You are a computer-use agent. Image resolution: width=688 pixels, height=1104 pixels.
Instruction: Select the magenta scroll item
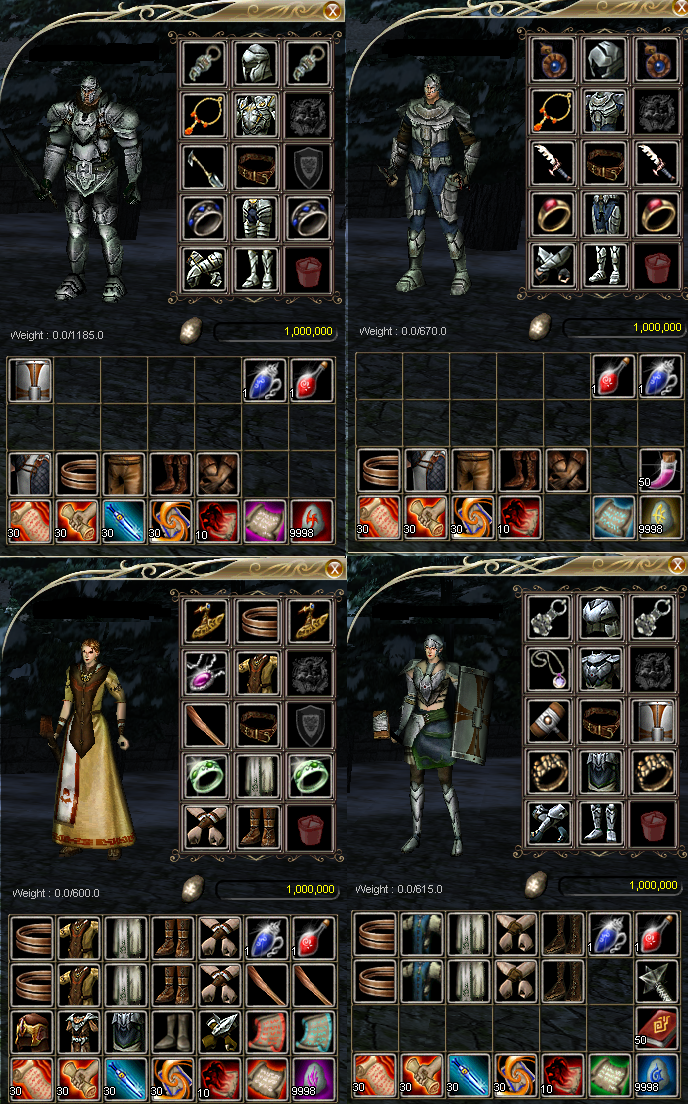tap(265, 518)
